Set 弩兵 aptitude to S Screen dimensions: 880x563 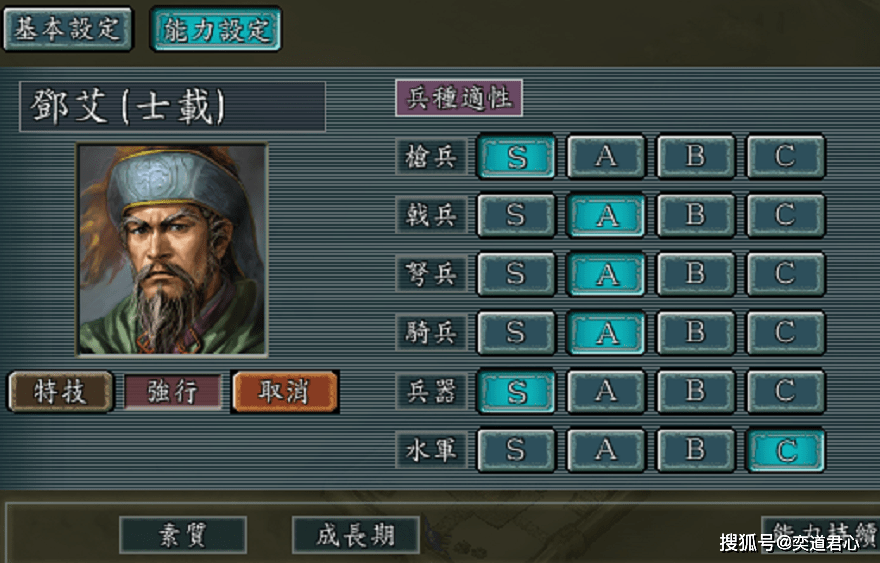[516, 273]
